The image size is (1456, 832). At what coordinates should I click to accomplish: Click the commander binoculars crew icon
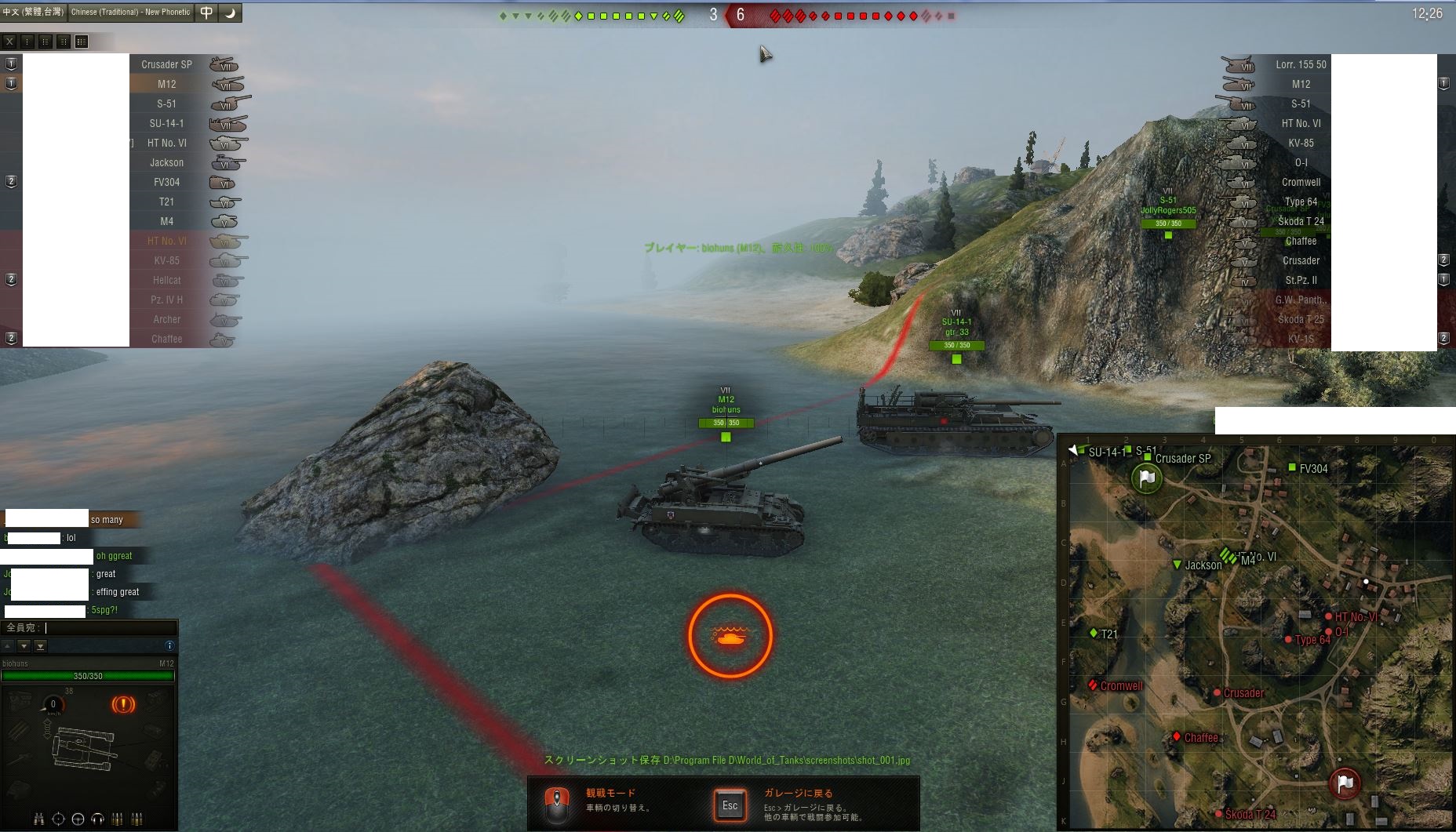[39, 819]
